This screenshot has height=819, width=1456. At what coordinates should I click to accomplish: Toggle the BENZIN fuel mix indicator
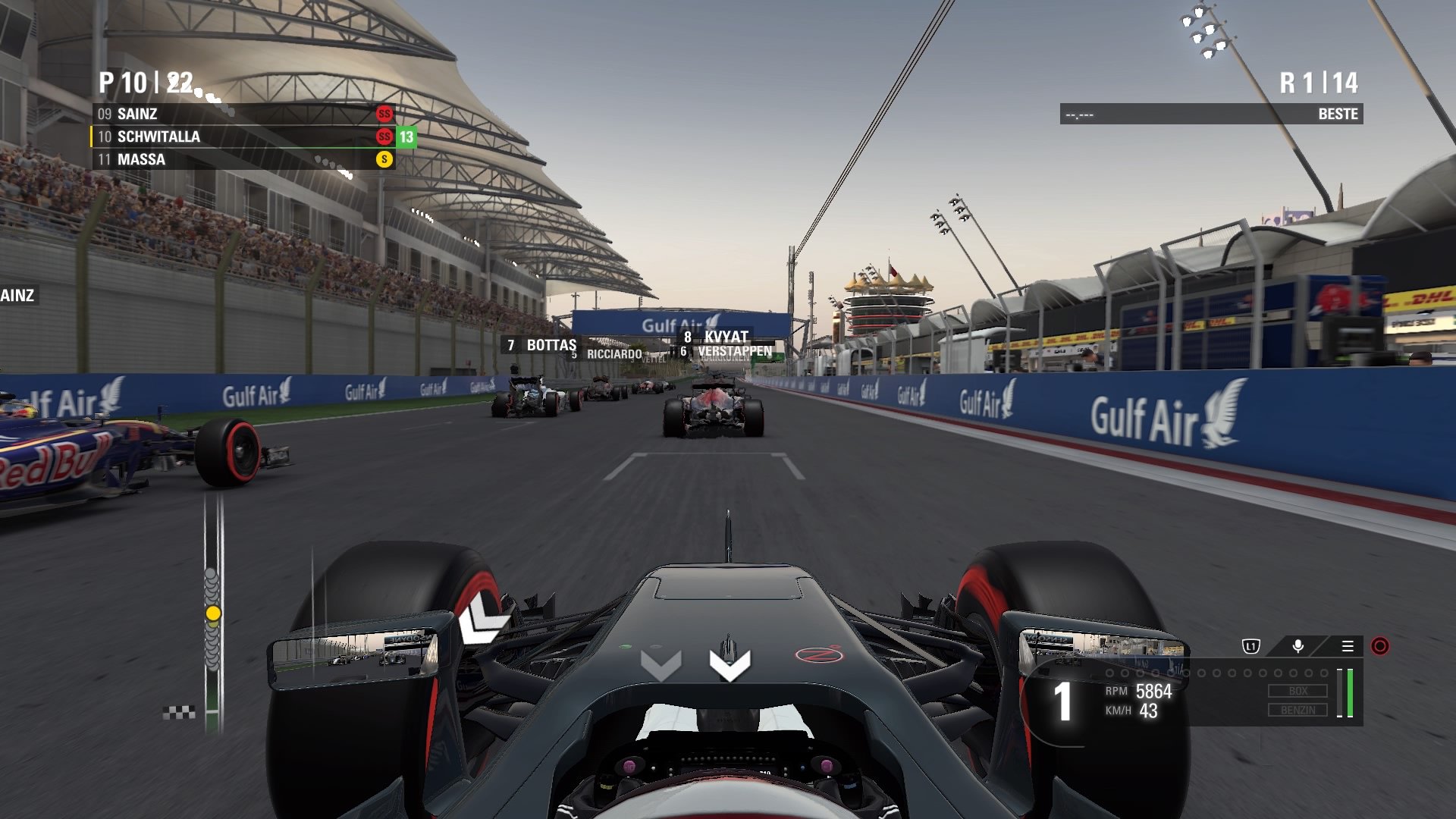pyautogui.click(x=1298, y=710)
